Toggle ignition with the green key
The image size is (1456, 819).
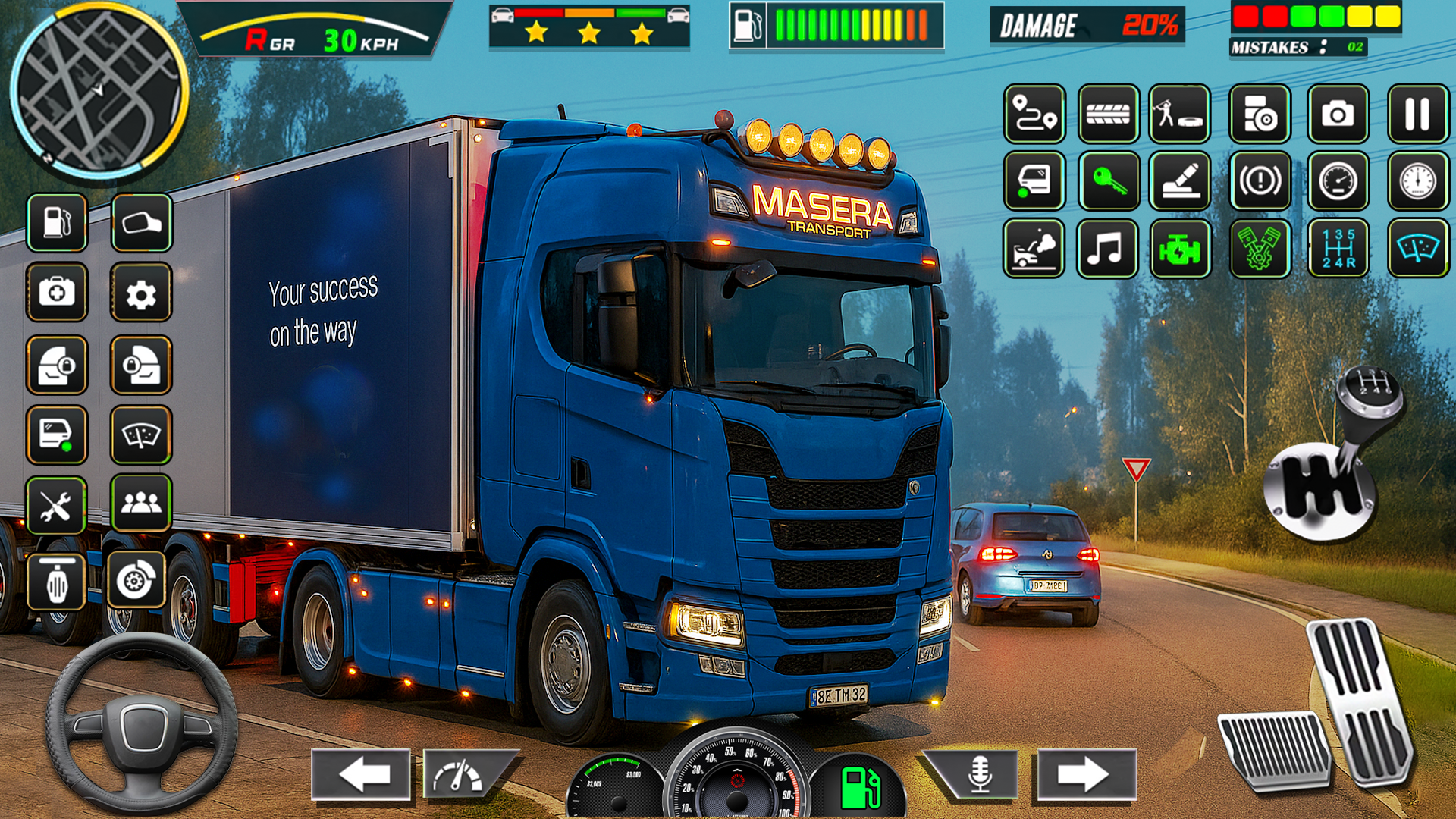(x=1109, y=182)
